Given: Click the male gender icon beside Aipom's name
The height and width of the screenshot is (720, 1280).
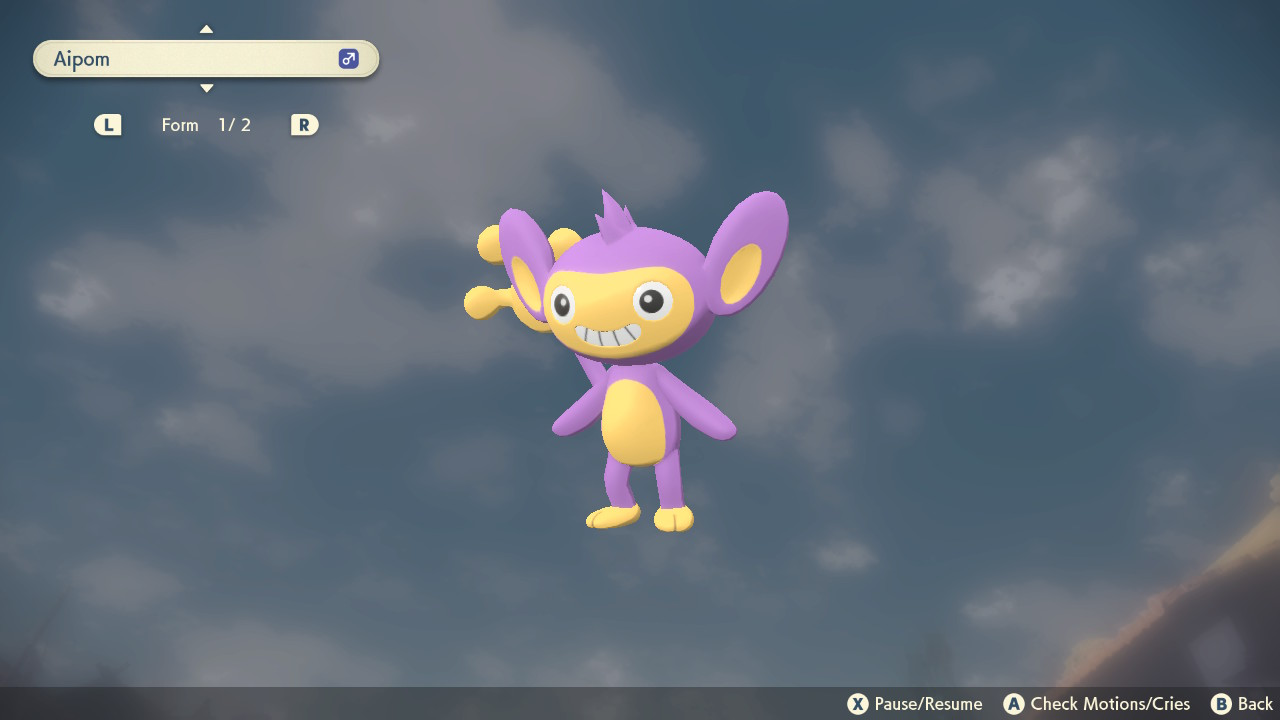Looking at the screenshot, I should click(x=347, y=59).
